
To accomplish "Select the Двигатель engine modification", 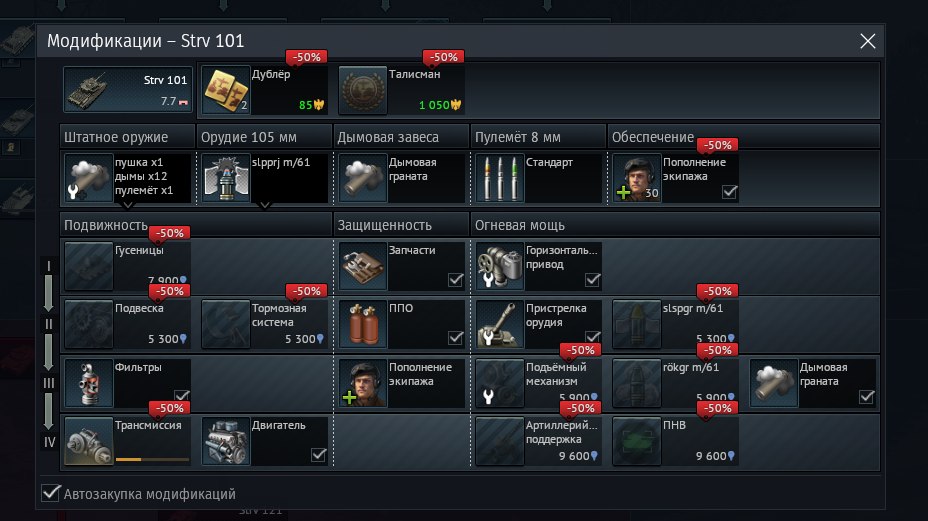I will (264, 440).
